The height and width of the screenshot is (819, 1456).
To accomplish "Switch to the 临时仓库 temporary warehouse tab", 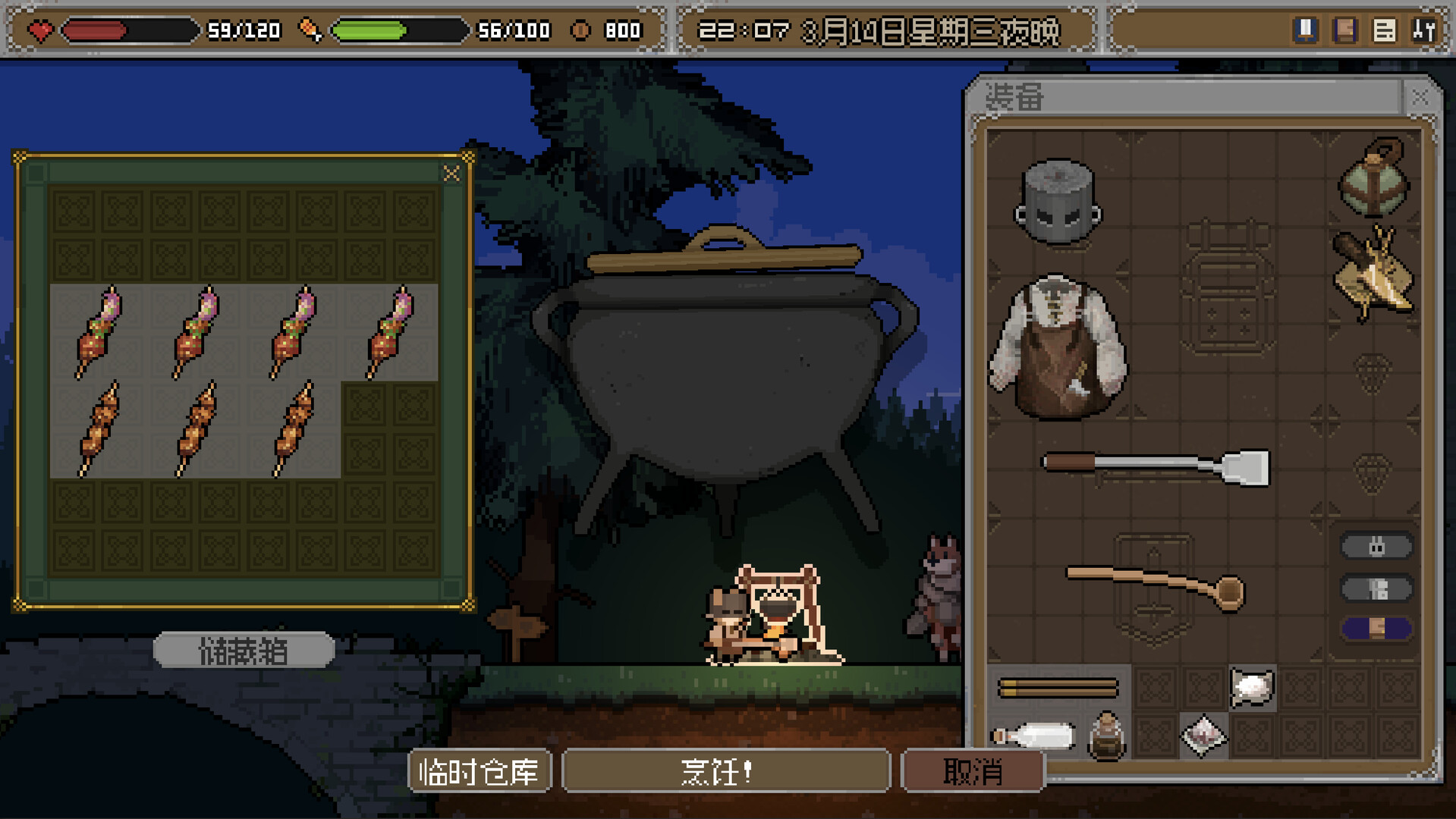I will pyautogui.click(x=480, y=770).
